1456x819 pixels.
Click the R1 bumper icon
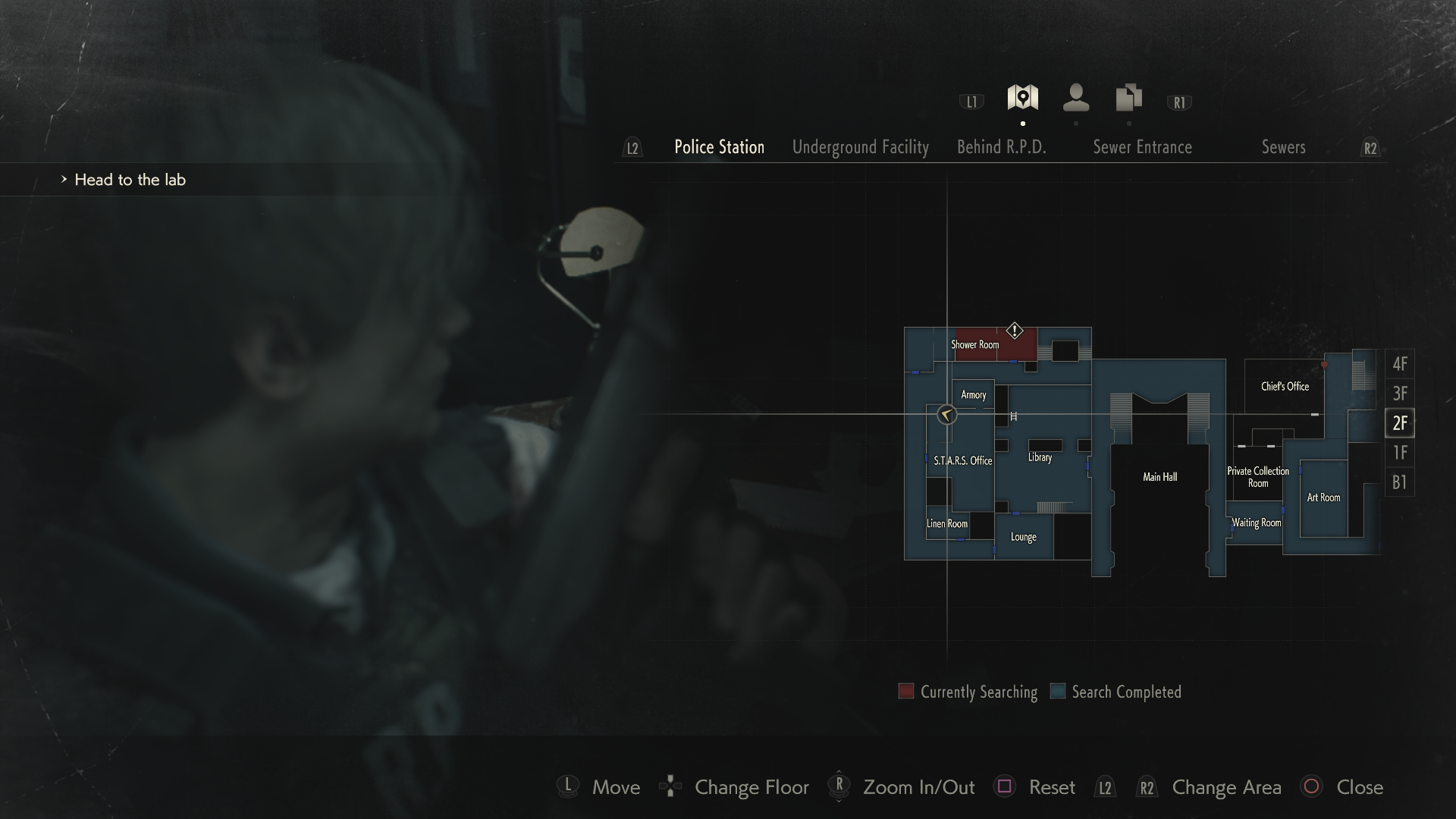[x=1178, y=100]
